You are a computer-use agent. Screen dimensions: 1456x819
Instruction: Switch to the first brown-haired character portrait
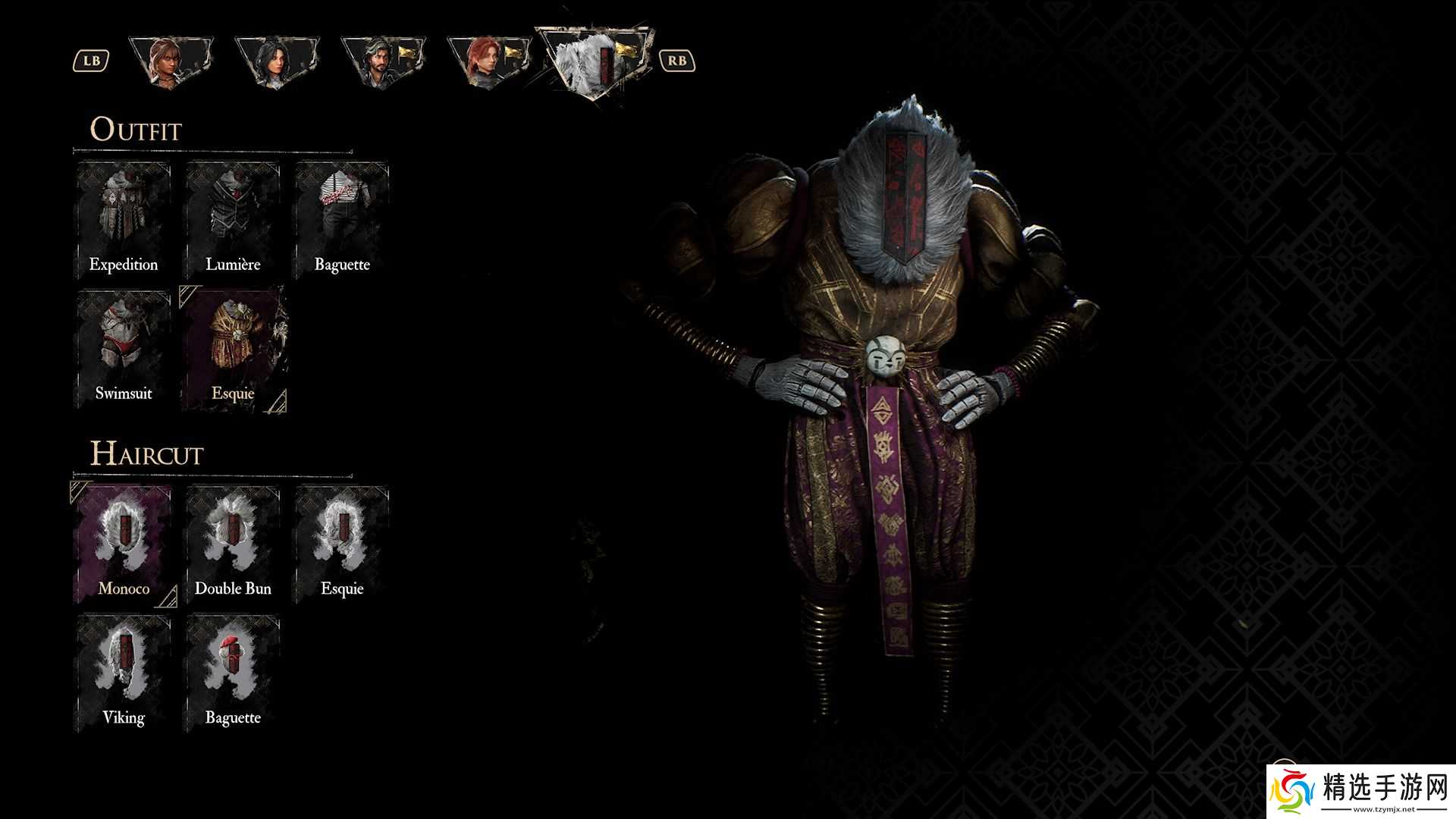170,61
